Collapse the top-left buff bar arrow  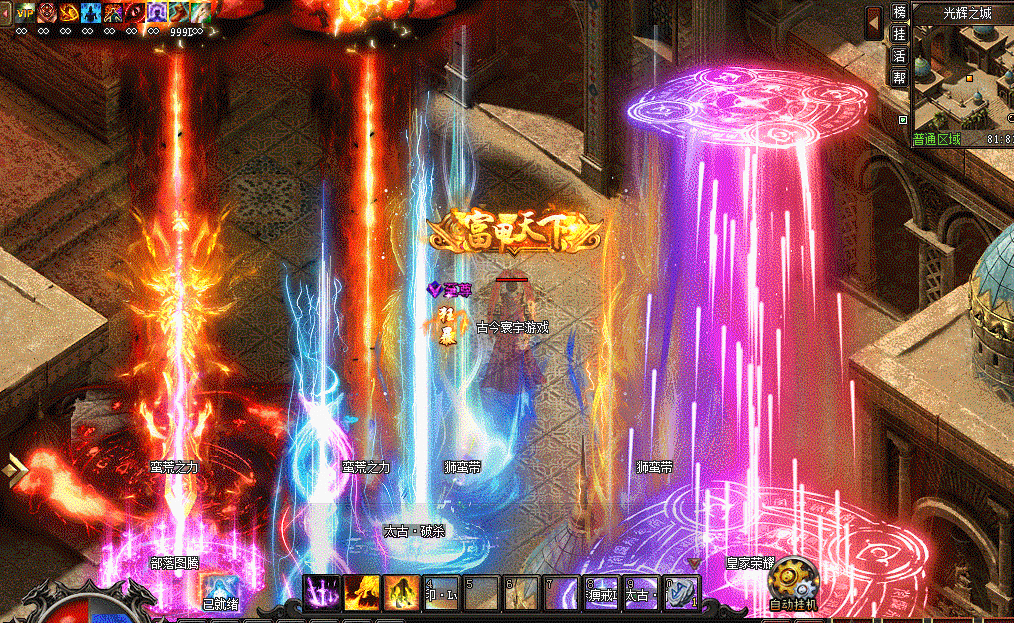point(4,11)
